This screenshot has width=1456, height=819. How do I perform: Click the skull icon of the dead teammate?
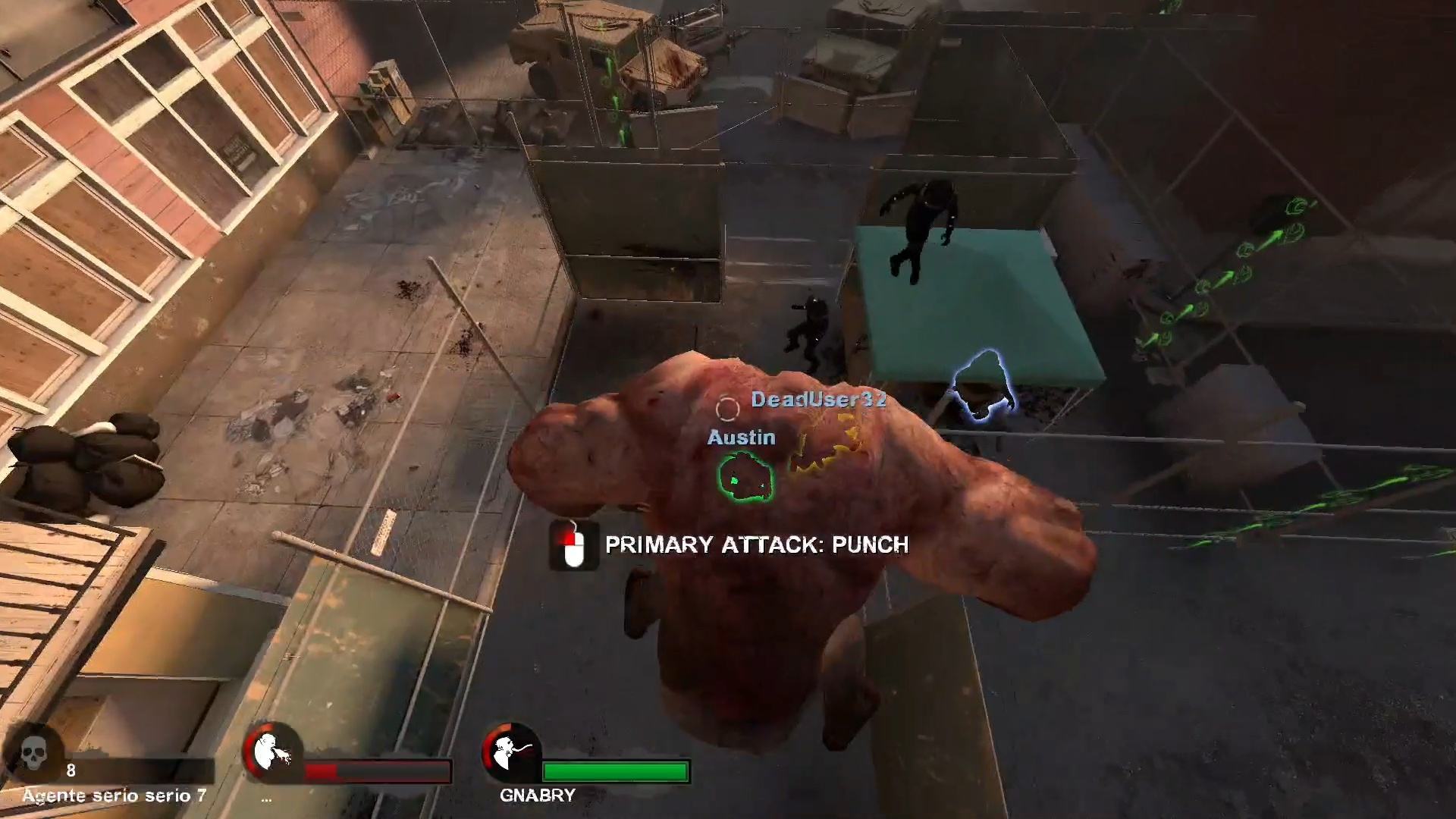tap(34, 753)
